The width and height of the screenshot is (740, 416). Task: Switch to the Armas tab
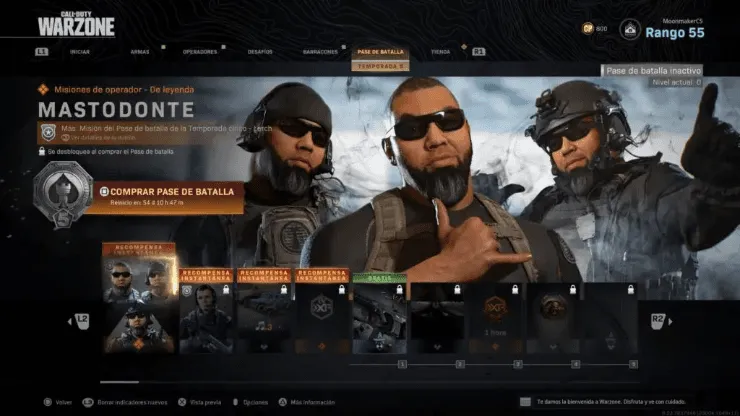pos(140,51)
